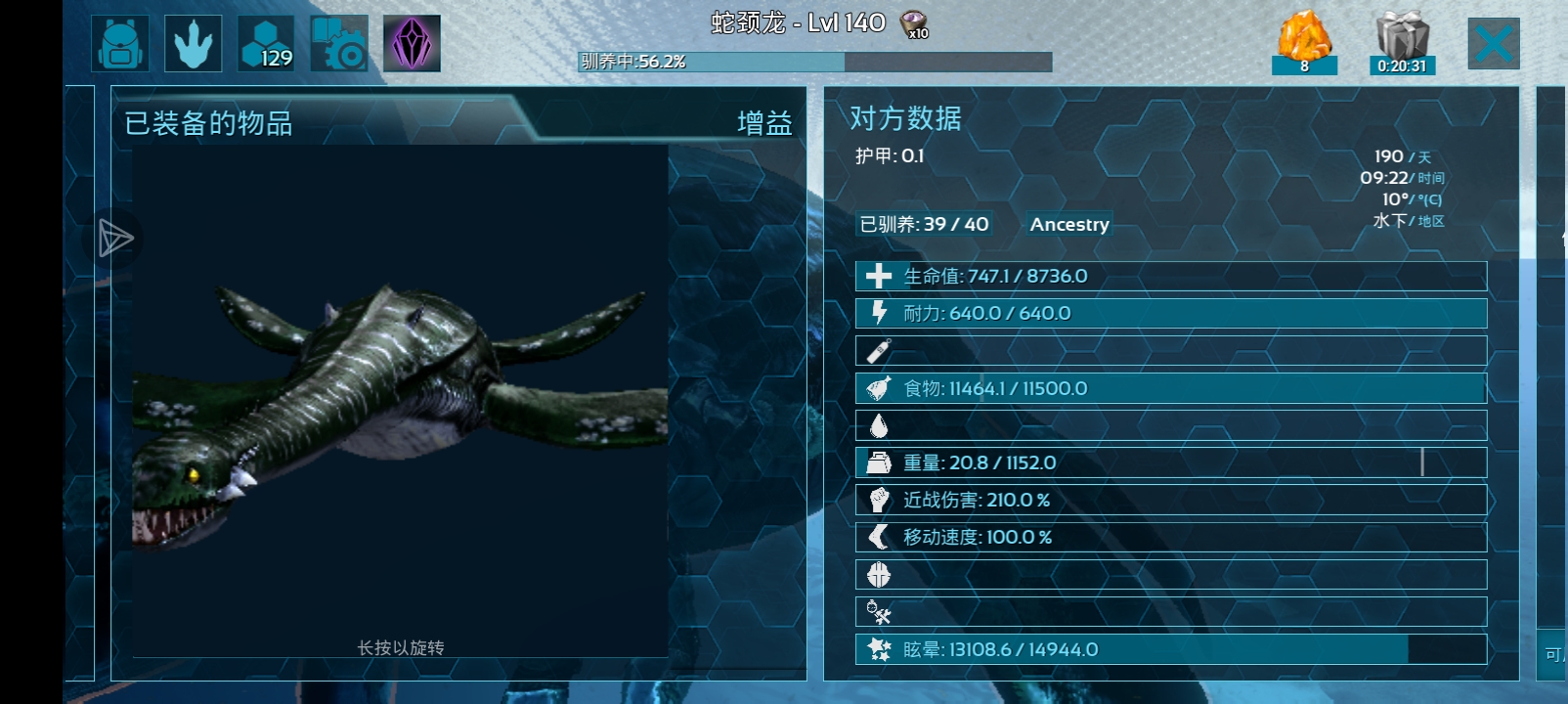The height and width of the screenshot is (704, 1568).
Task: Select the torpor 眩晕 stat row
Action: pyautogui.click(x=1170, y=649)
